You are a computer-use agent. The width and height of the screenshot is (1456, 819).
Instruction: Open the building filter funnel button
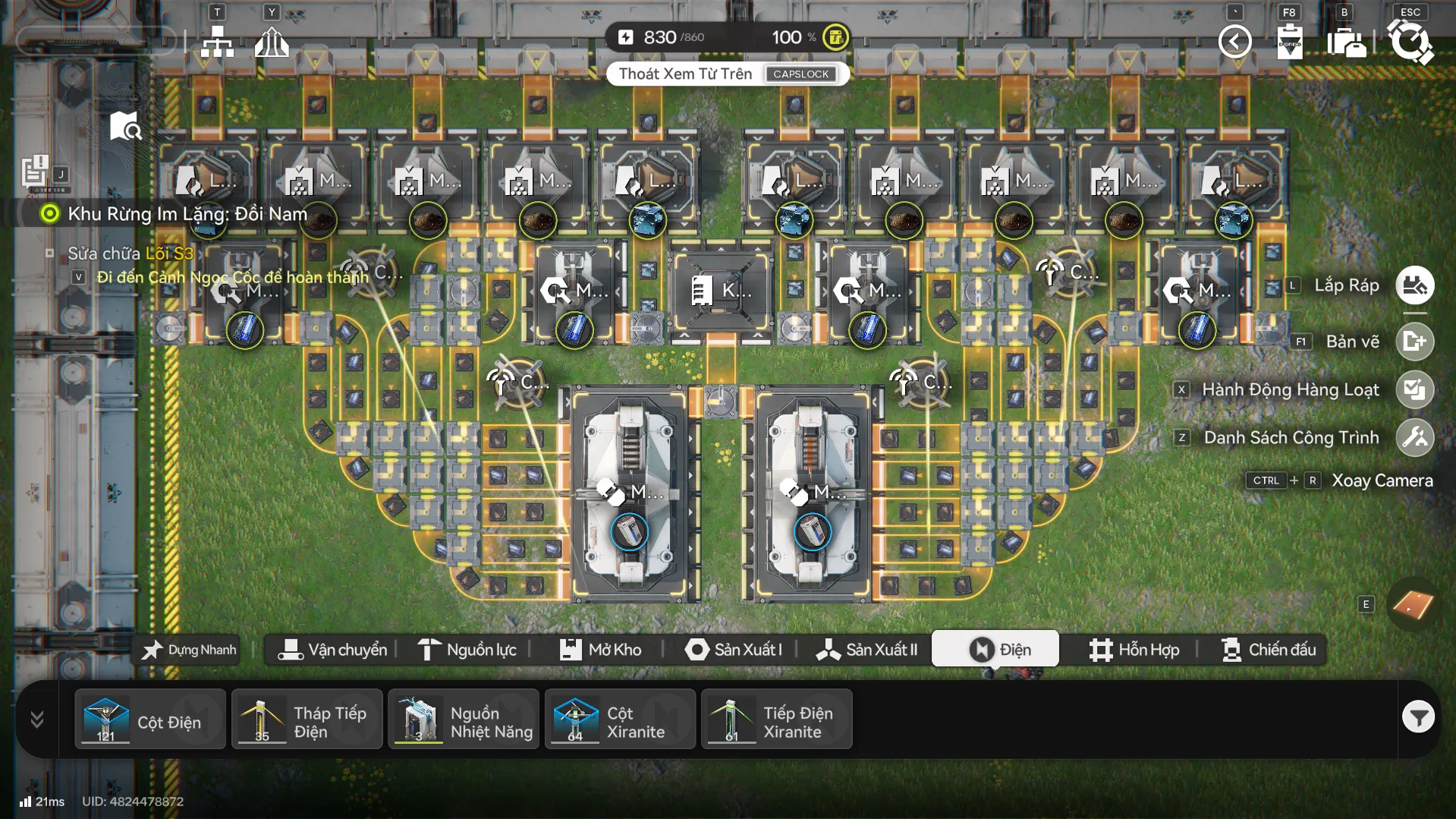(x=1417, y=717)
